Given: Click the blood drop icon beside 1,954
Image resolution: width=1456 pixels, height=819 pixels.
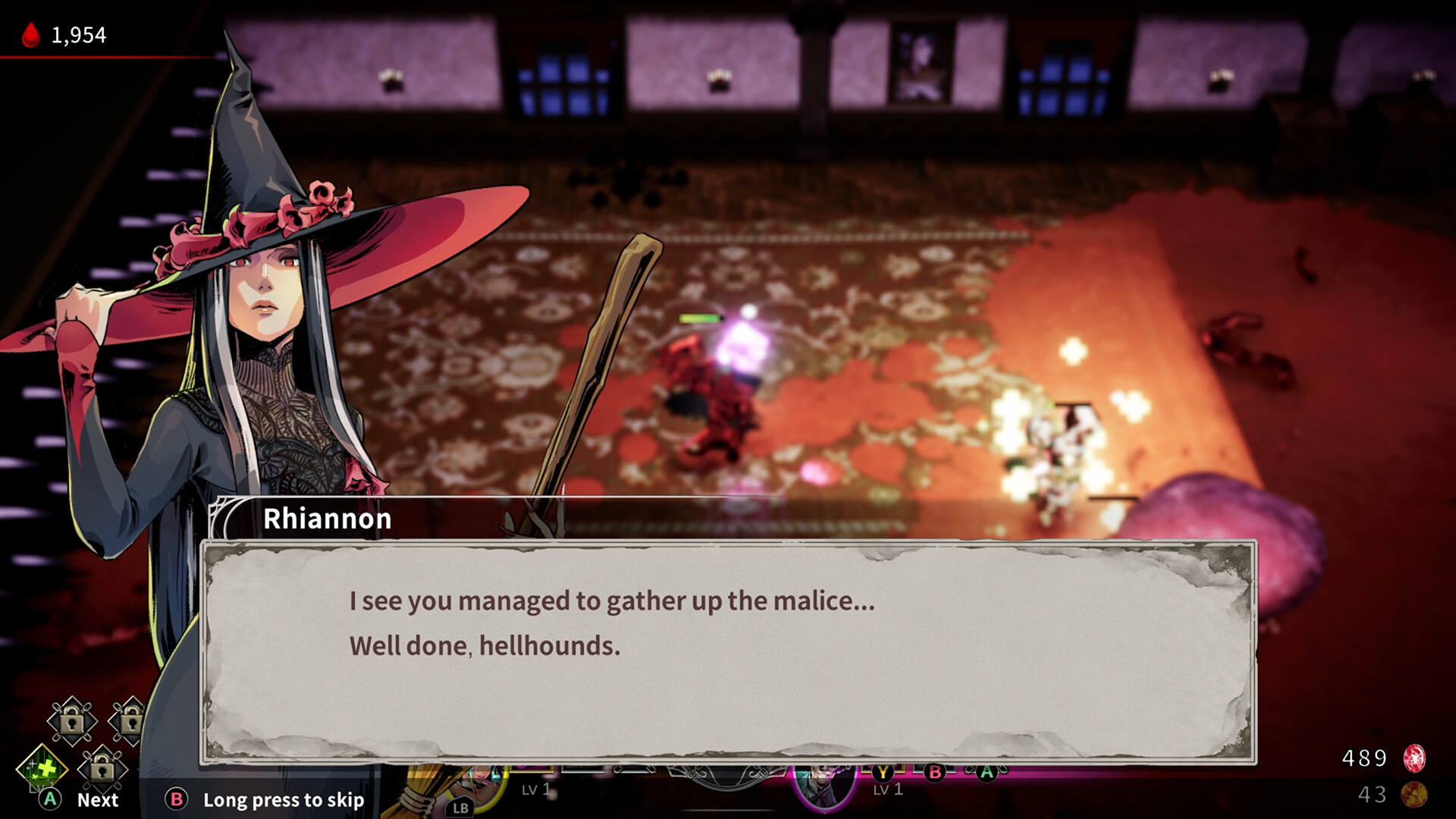Looking at the screenshot, I should 29,34.
